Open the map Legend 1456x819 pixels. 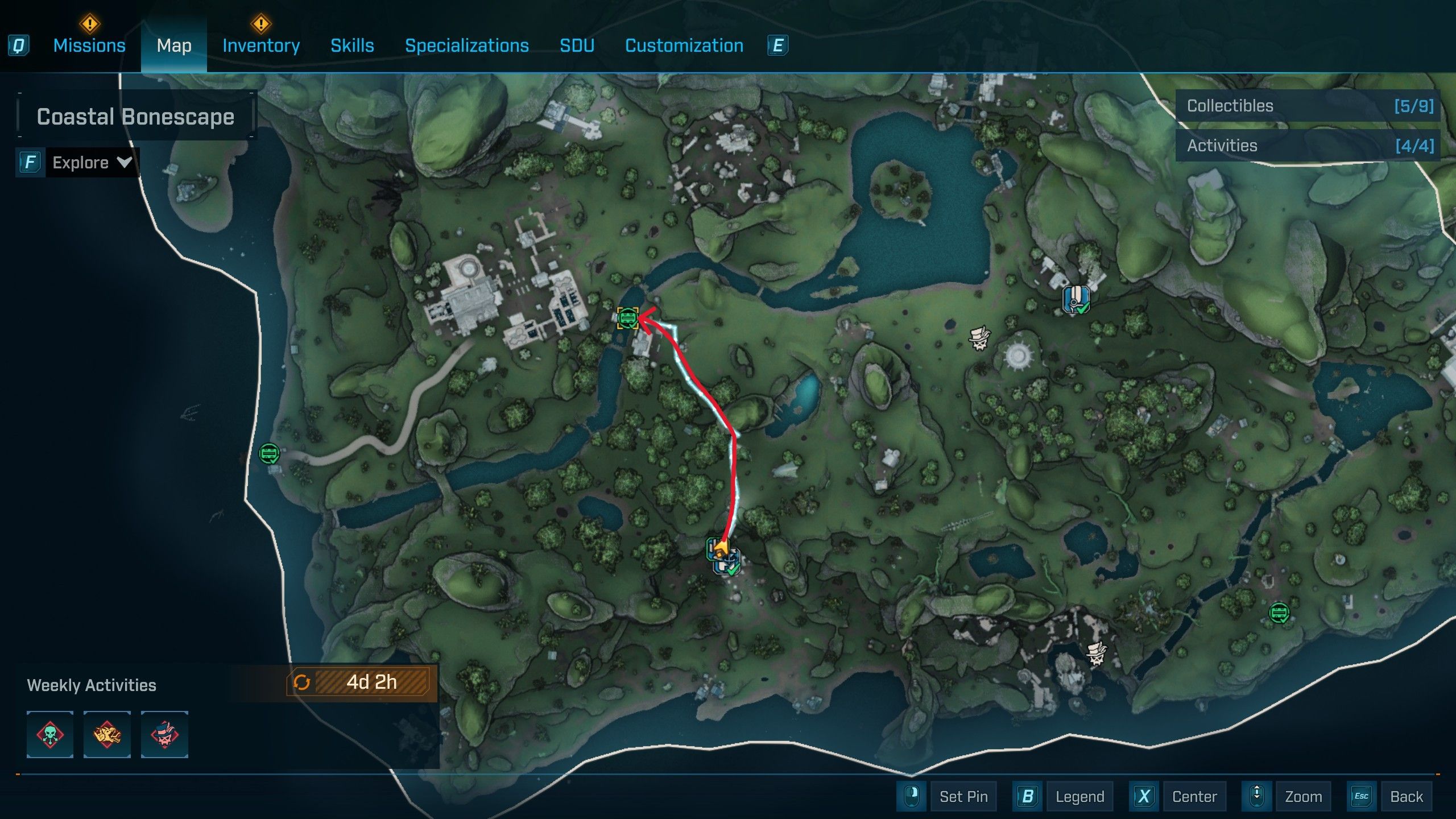[1079, 796]
